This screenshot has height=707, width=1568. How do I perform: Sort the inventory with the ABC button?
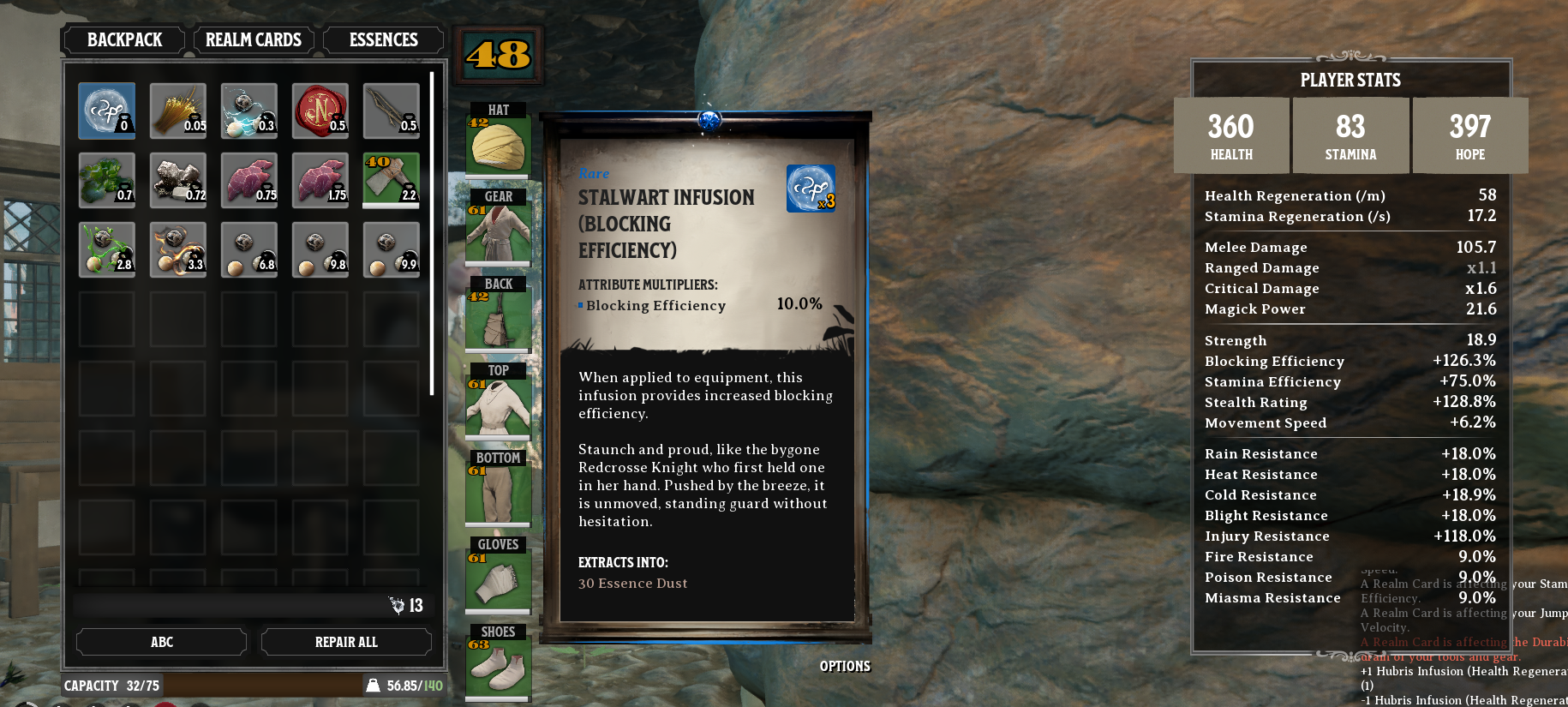[x=161, y=642]
